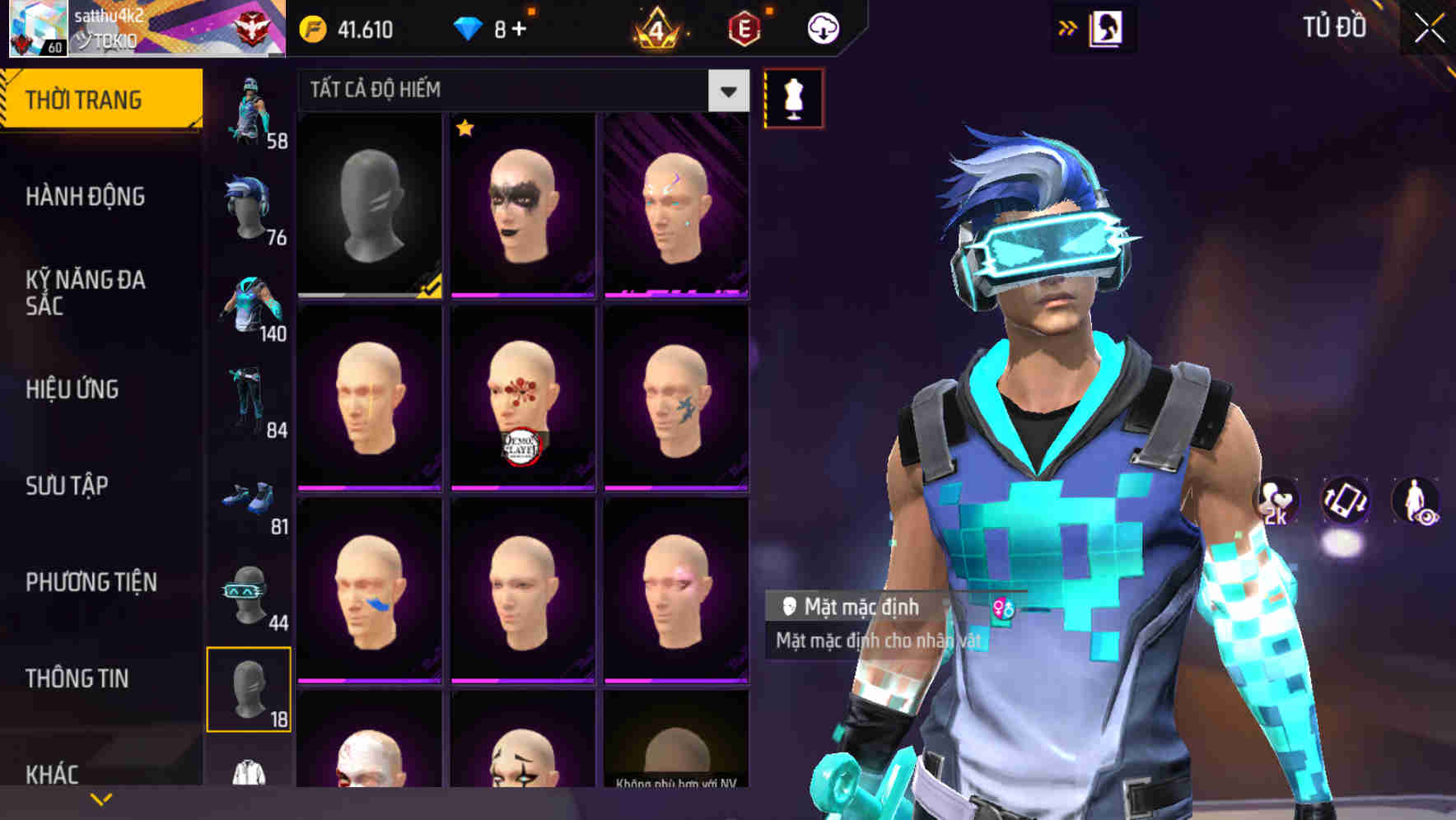Open the mannequin try-on preview icon
1456x820 pixels.
tap(792, 98)
